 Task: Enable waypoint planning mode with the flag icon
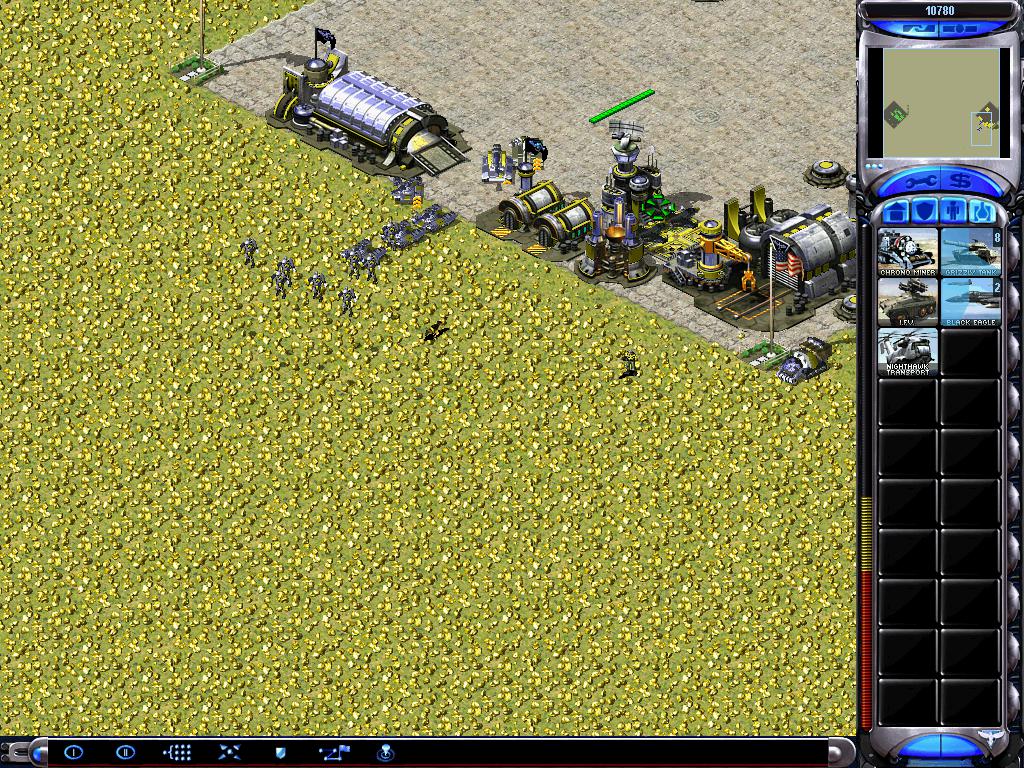click(x=333, y=752)
